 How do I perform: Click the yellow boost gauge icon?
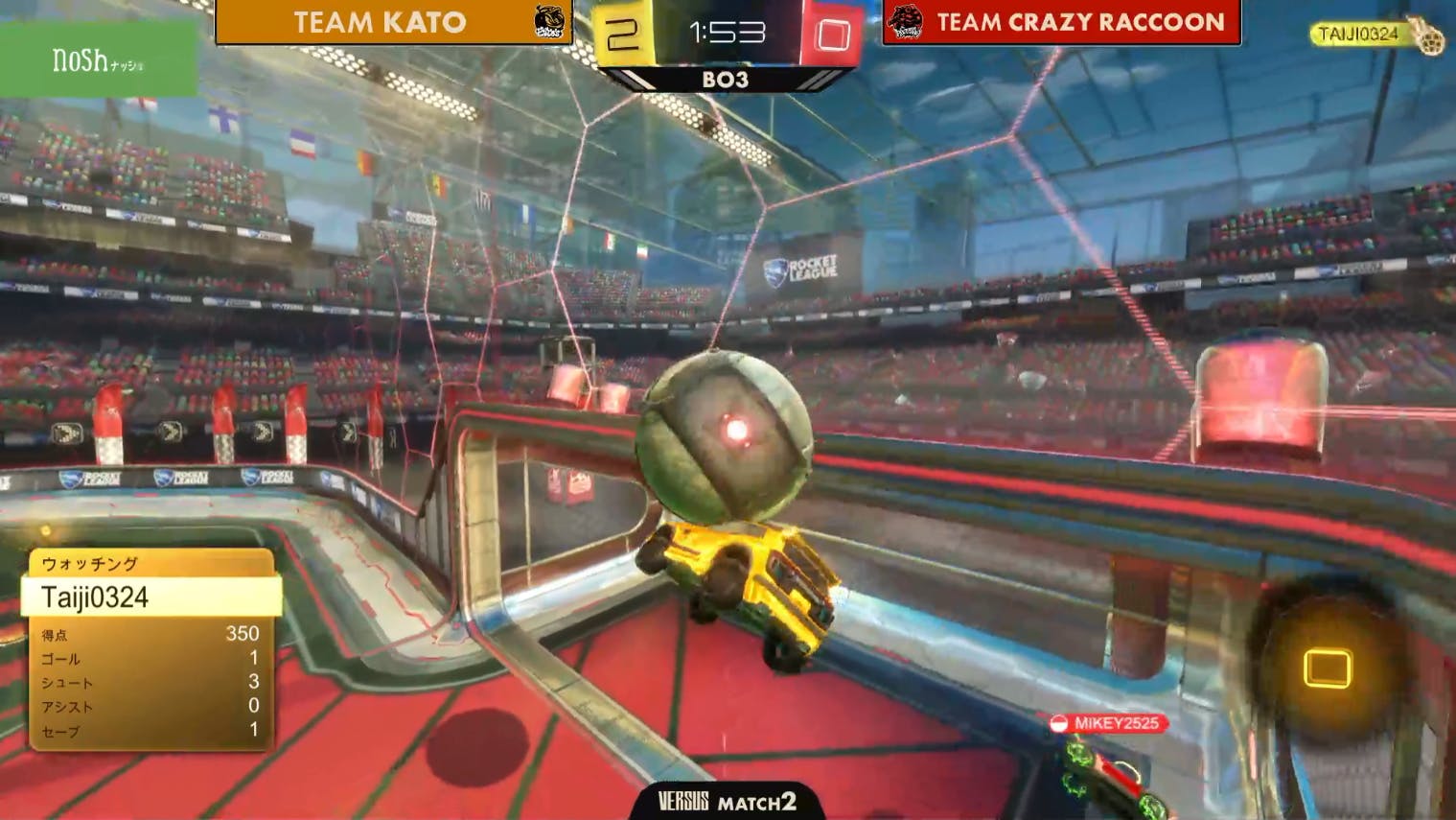[1328, 668]
